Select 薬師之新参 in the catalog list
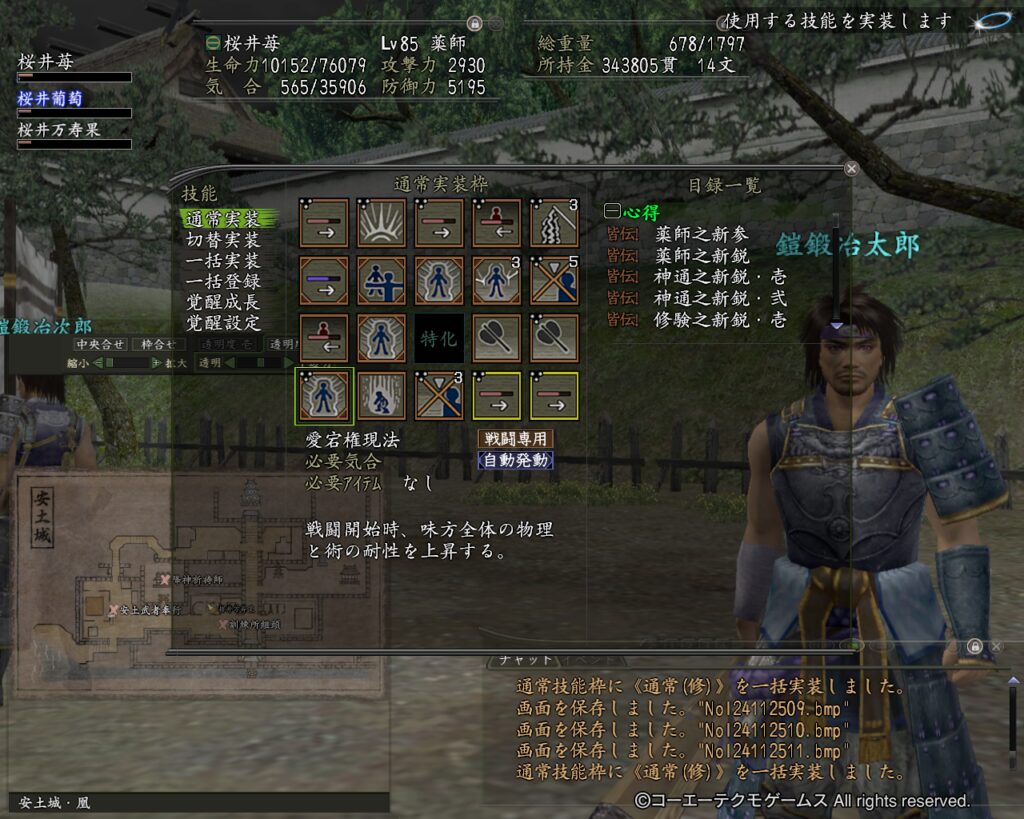1024x819 pixels. click(701, 235)
